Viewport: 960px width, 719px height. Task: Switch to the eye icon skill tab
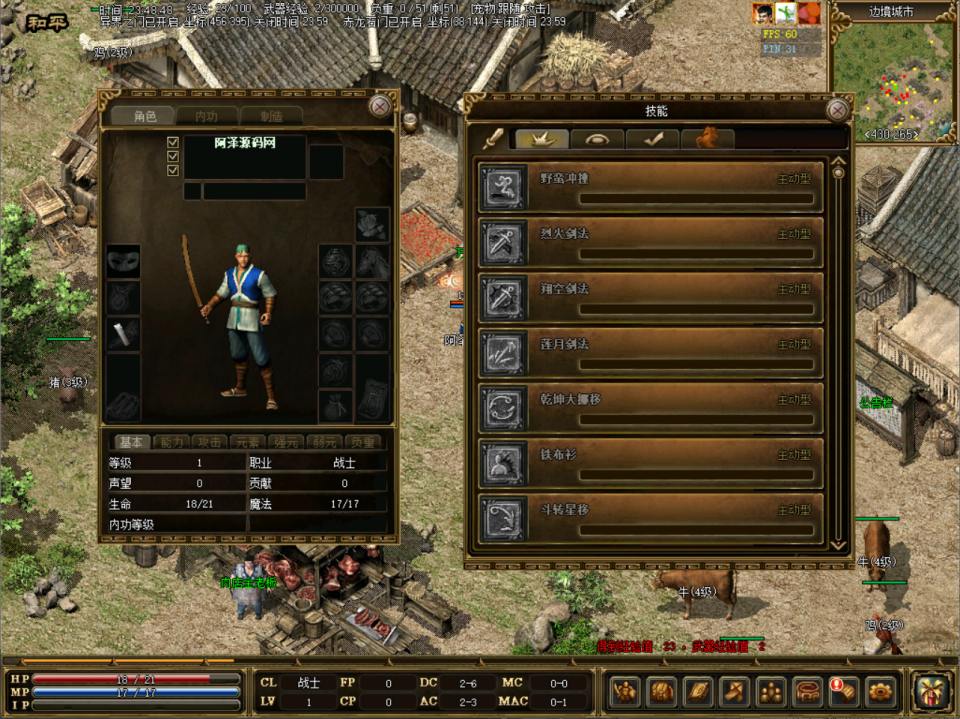click(598, 139)
